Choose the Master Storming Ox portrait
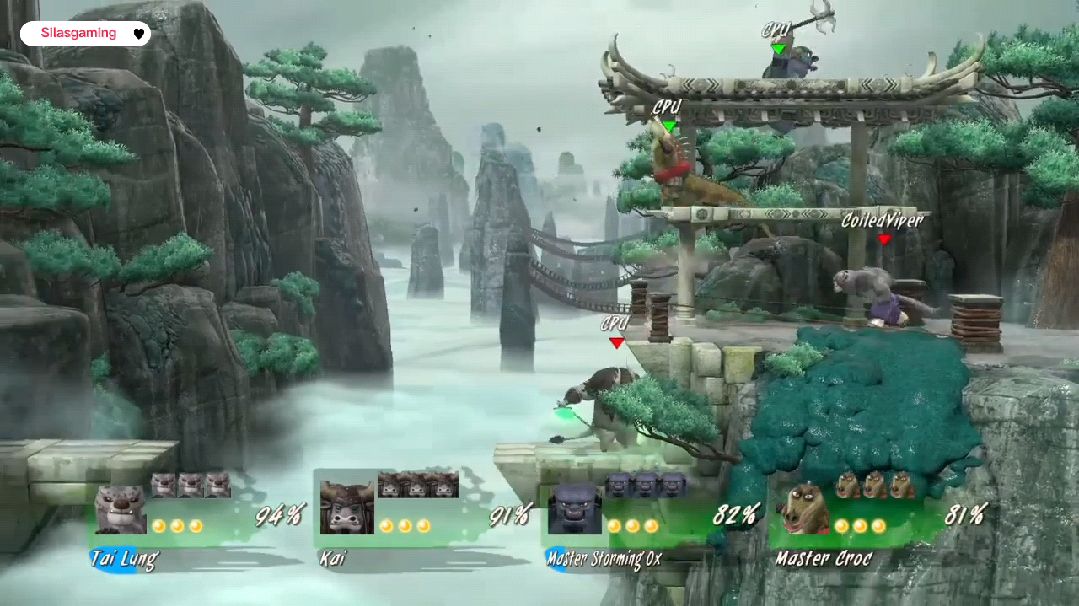Screen dimensions: 1079x606 coord(574,509)
